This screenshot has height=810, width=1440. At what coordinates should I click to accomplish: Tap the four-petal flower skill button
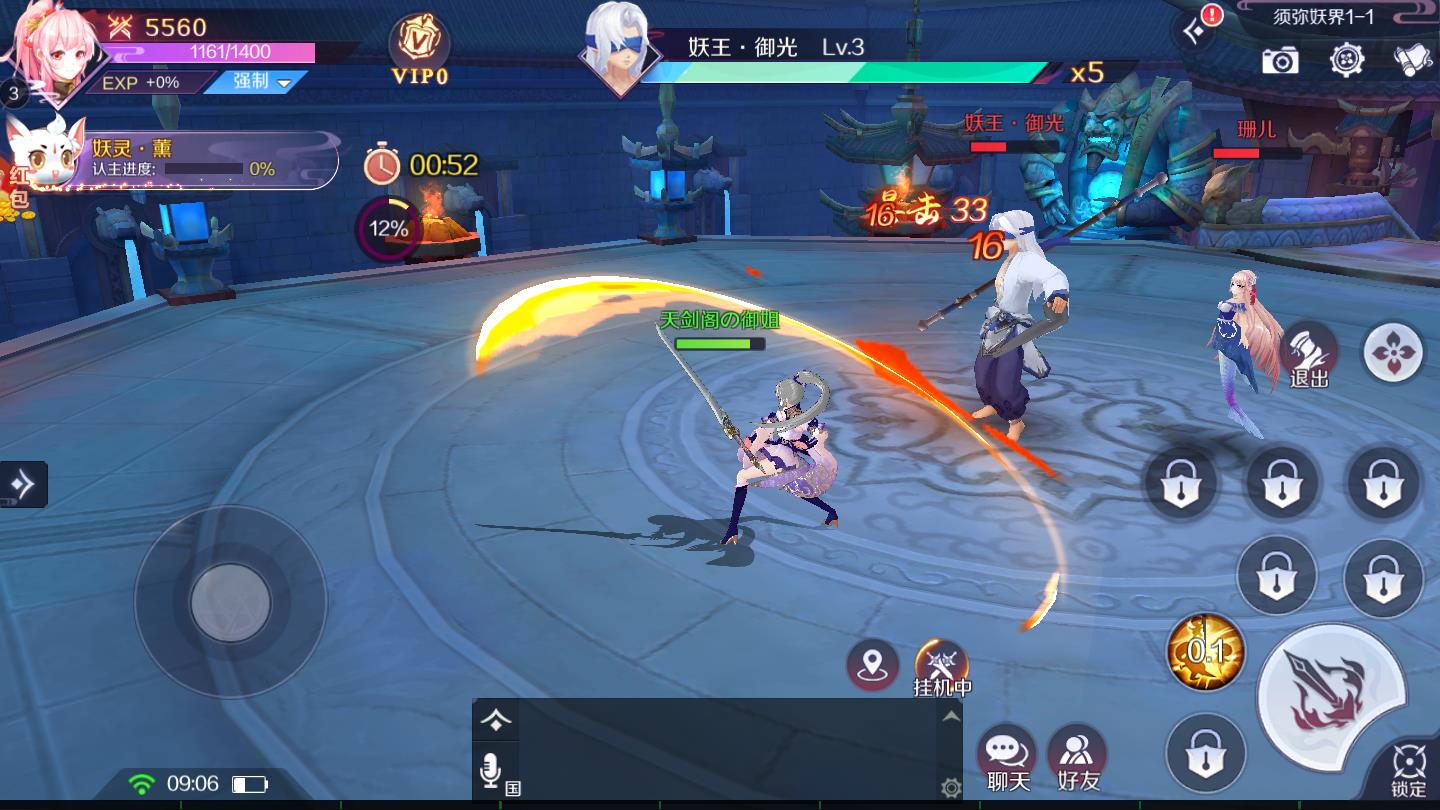[1393, 352]
